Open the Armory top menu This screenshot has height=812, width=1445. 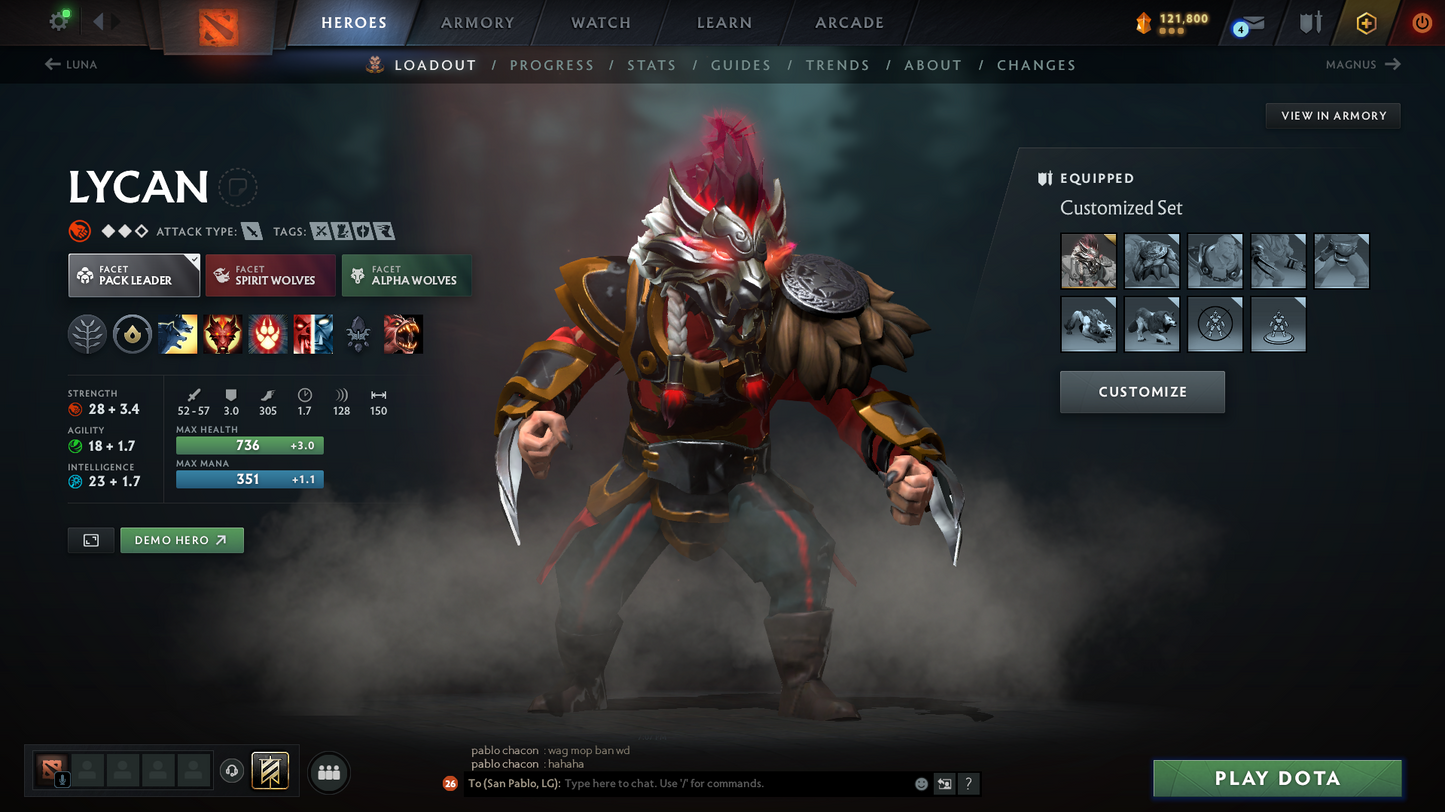coord(477,23)
